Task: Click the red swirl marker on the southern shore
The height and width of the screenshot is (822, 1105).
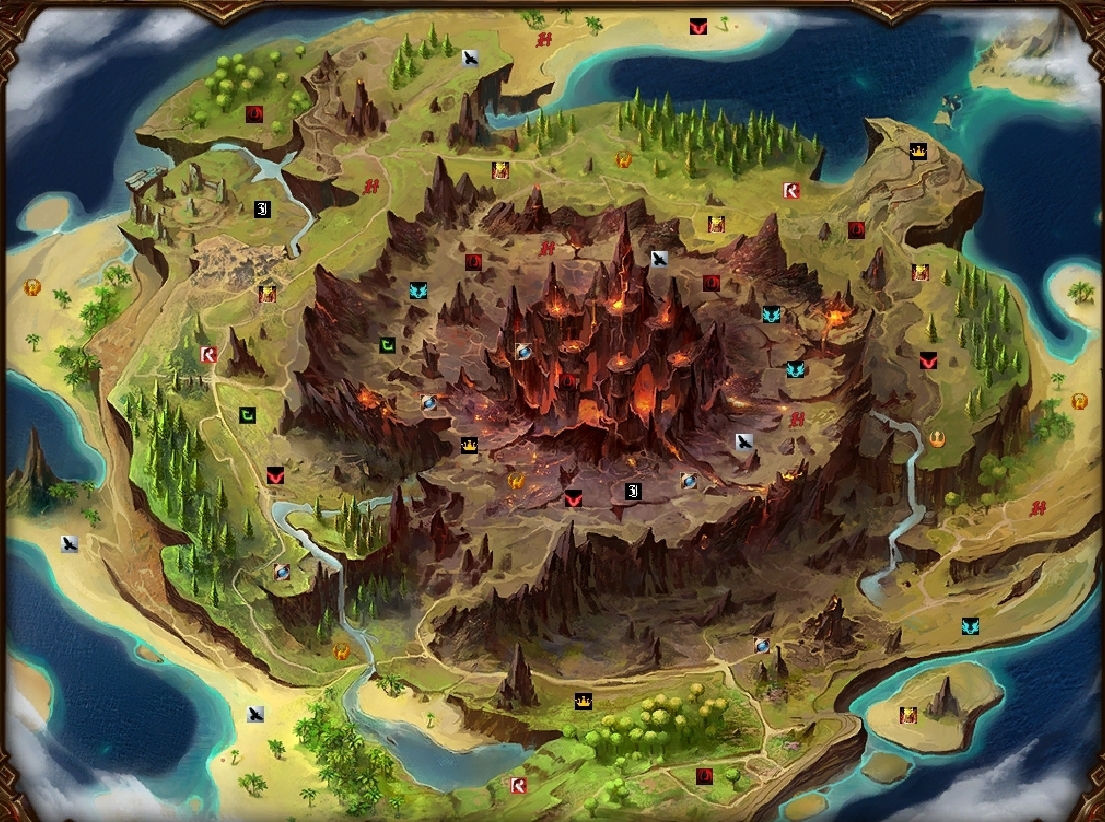Action: click(704, 775)
